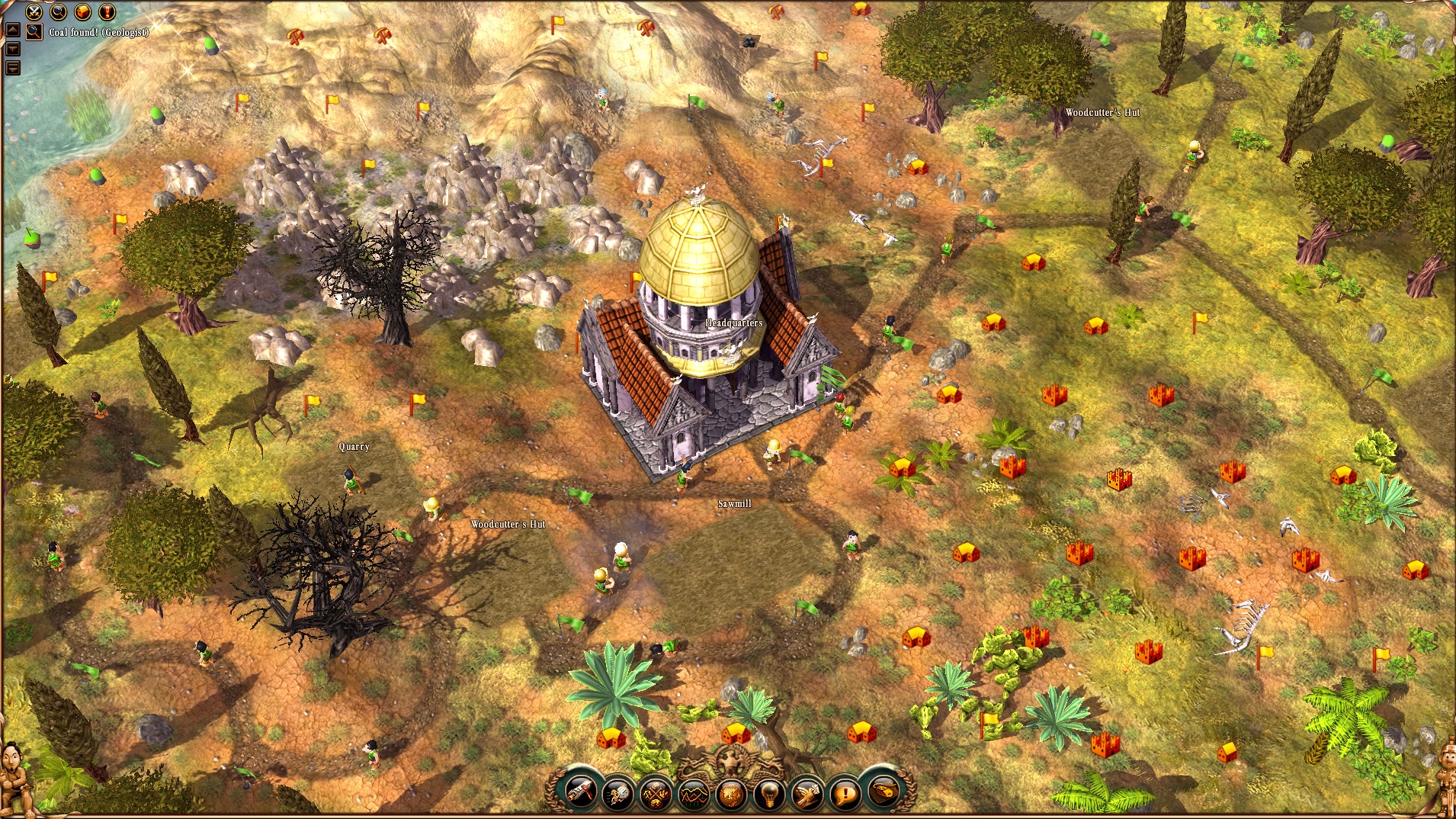Open the globe world map button

click(x=731, y=794)
